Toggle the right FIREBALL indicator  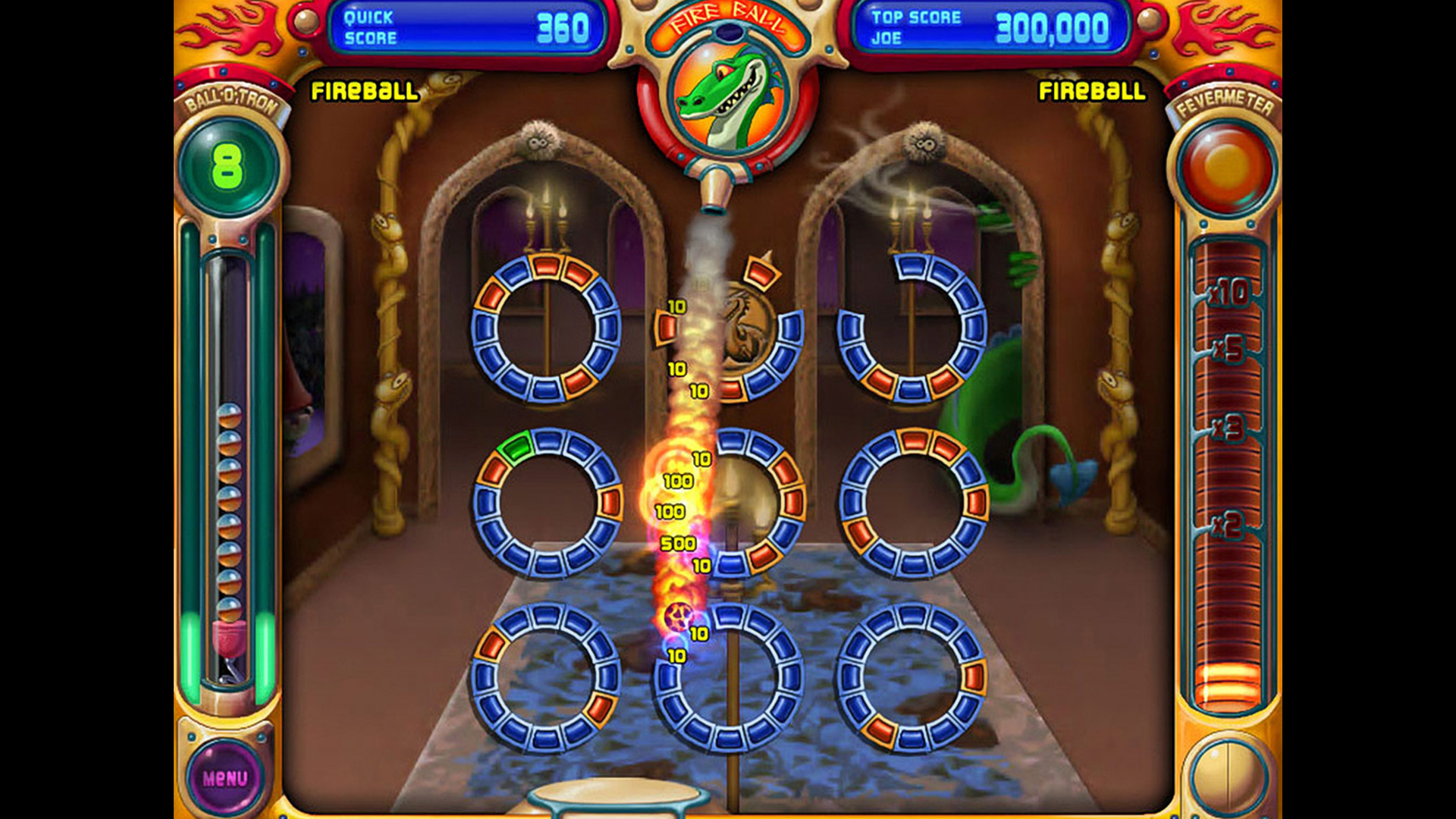[x=1092, y=93]
